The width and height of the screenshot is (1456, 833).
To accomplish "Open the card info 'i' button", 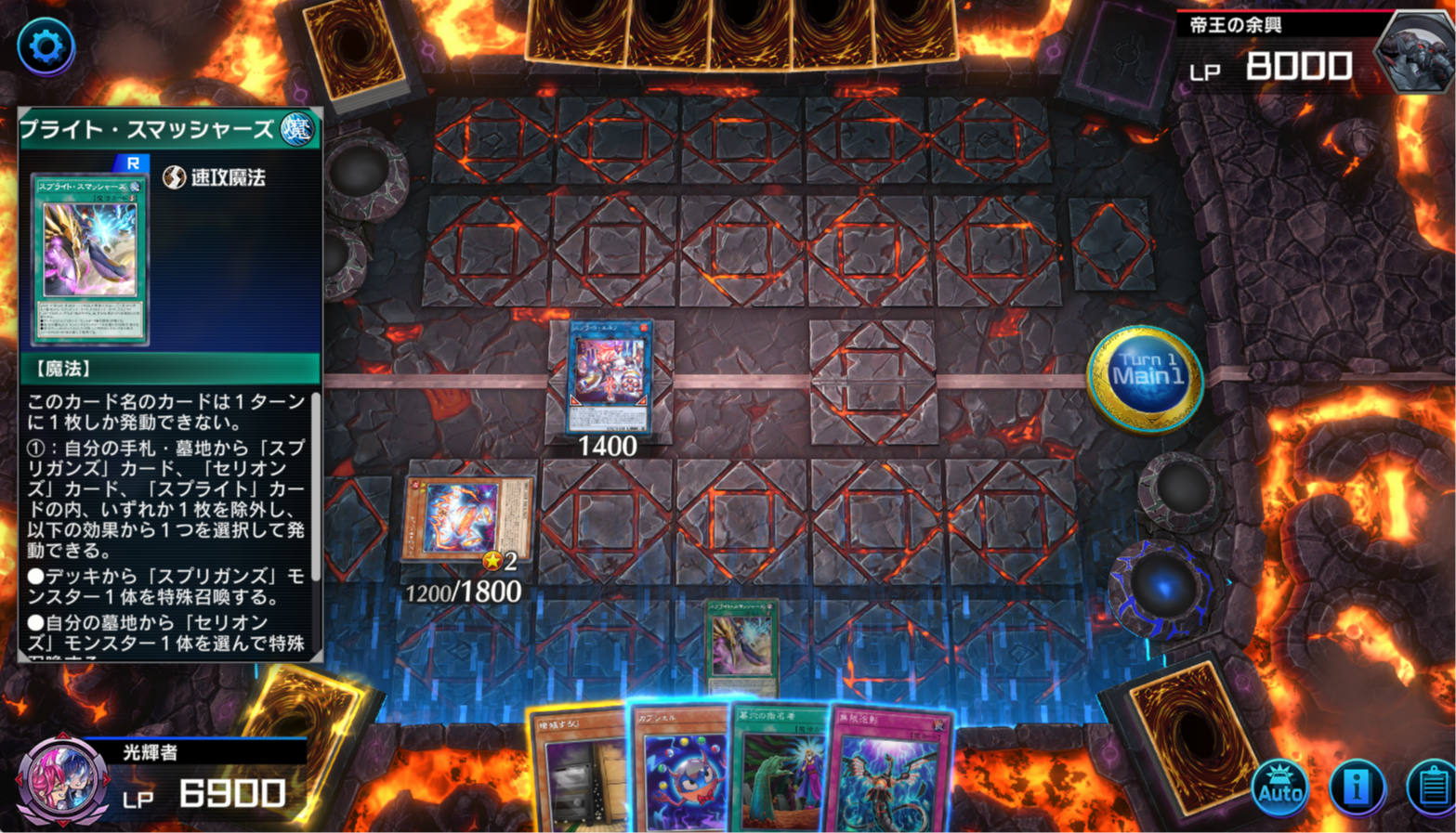I will coord(1357,787).
